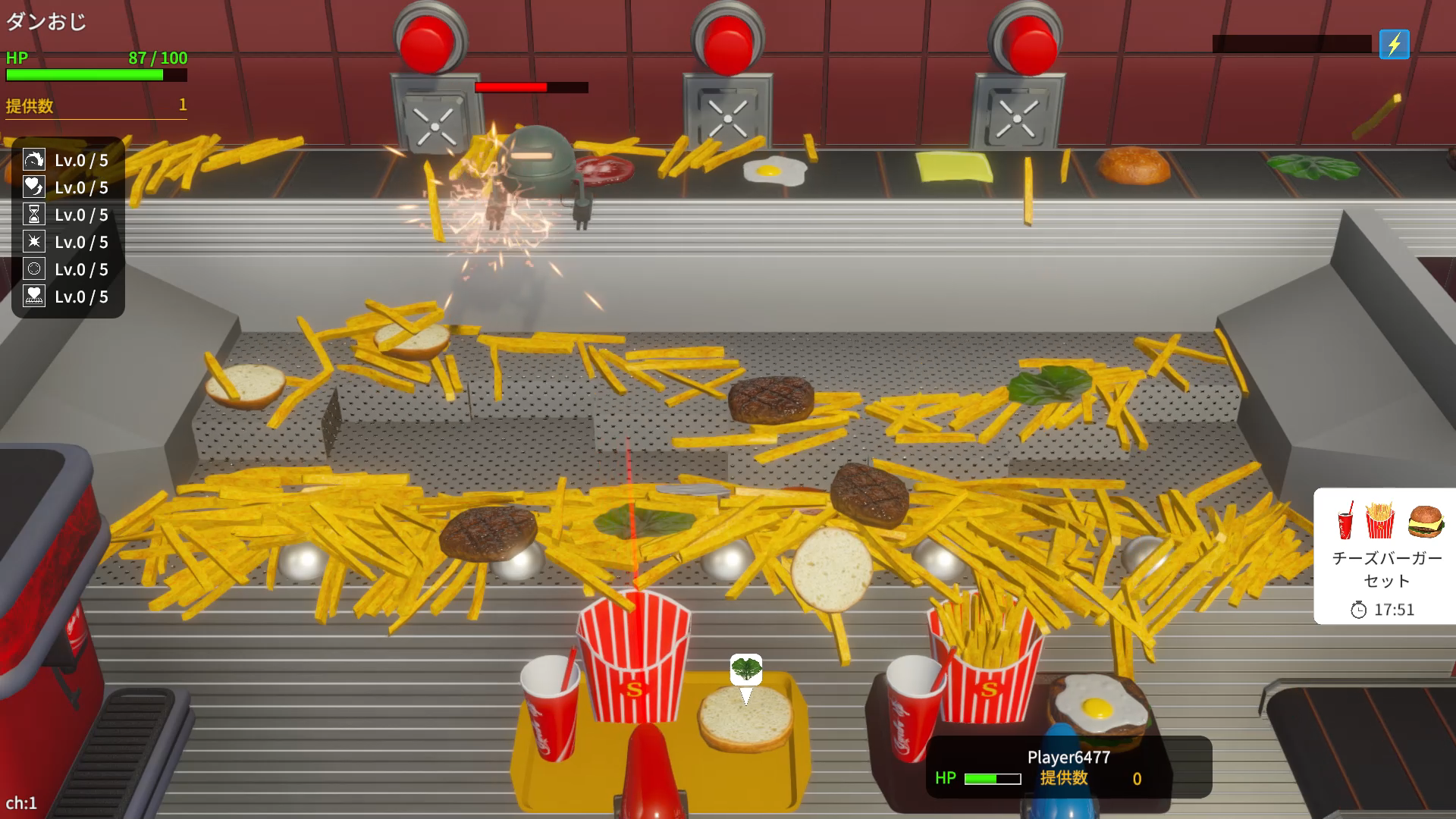Open the cheeseburger set order card
Screen dimensions: 1456x819
1385,556
